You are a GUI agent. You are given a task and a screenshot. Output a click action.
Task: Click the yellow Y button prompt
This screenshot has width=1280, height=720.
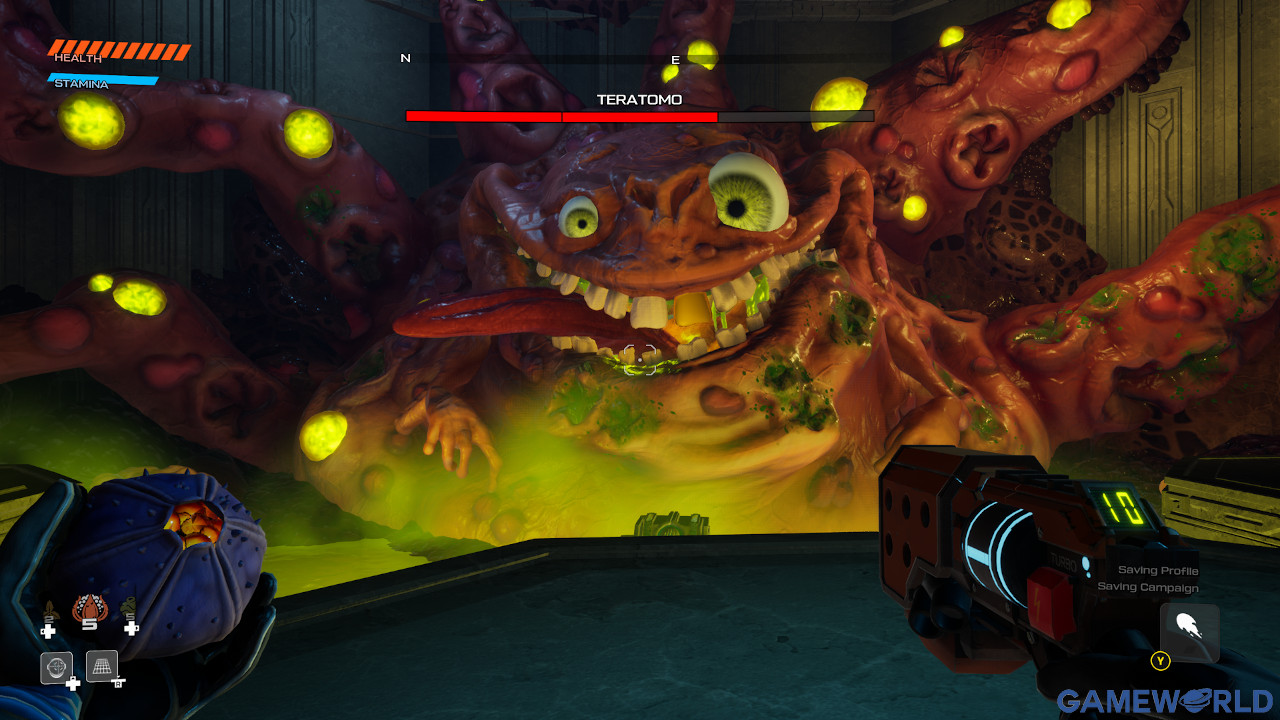(1160, 661)
